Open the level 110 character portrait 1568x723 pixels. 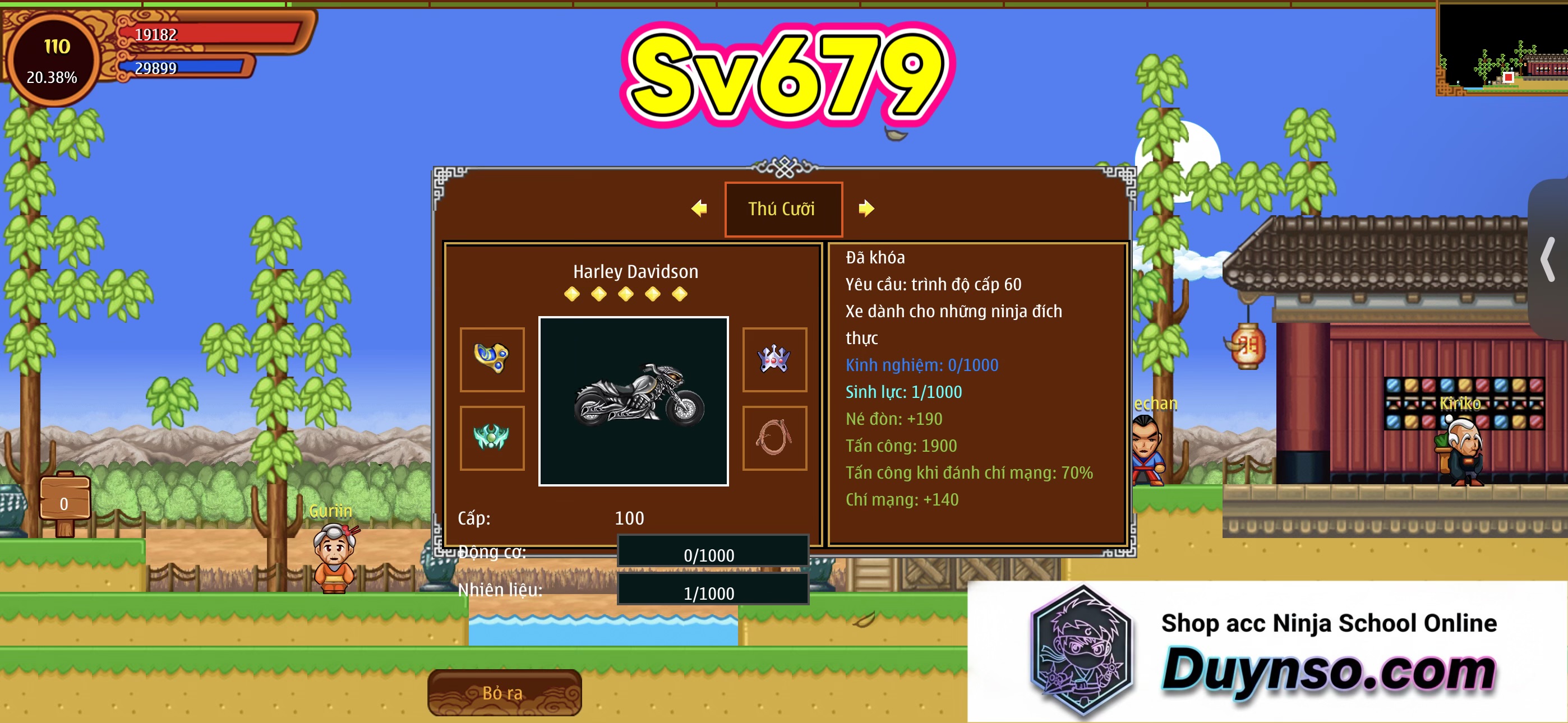[x=53, y=61]
